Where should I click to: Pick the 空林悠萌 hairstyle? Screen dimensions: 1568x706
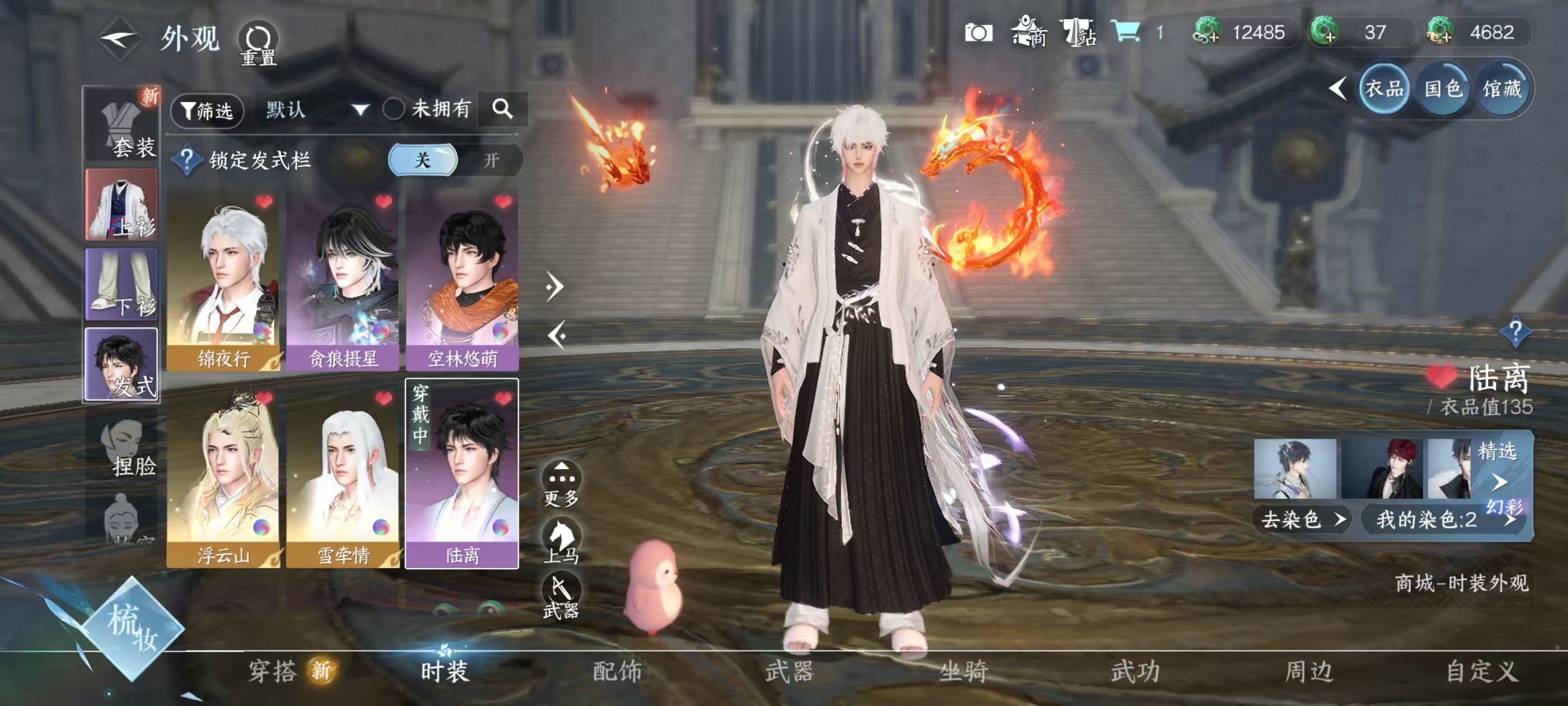(x=462, y=281)
